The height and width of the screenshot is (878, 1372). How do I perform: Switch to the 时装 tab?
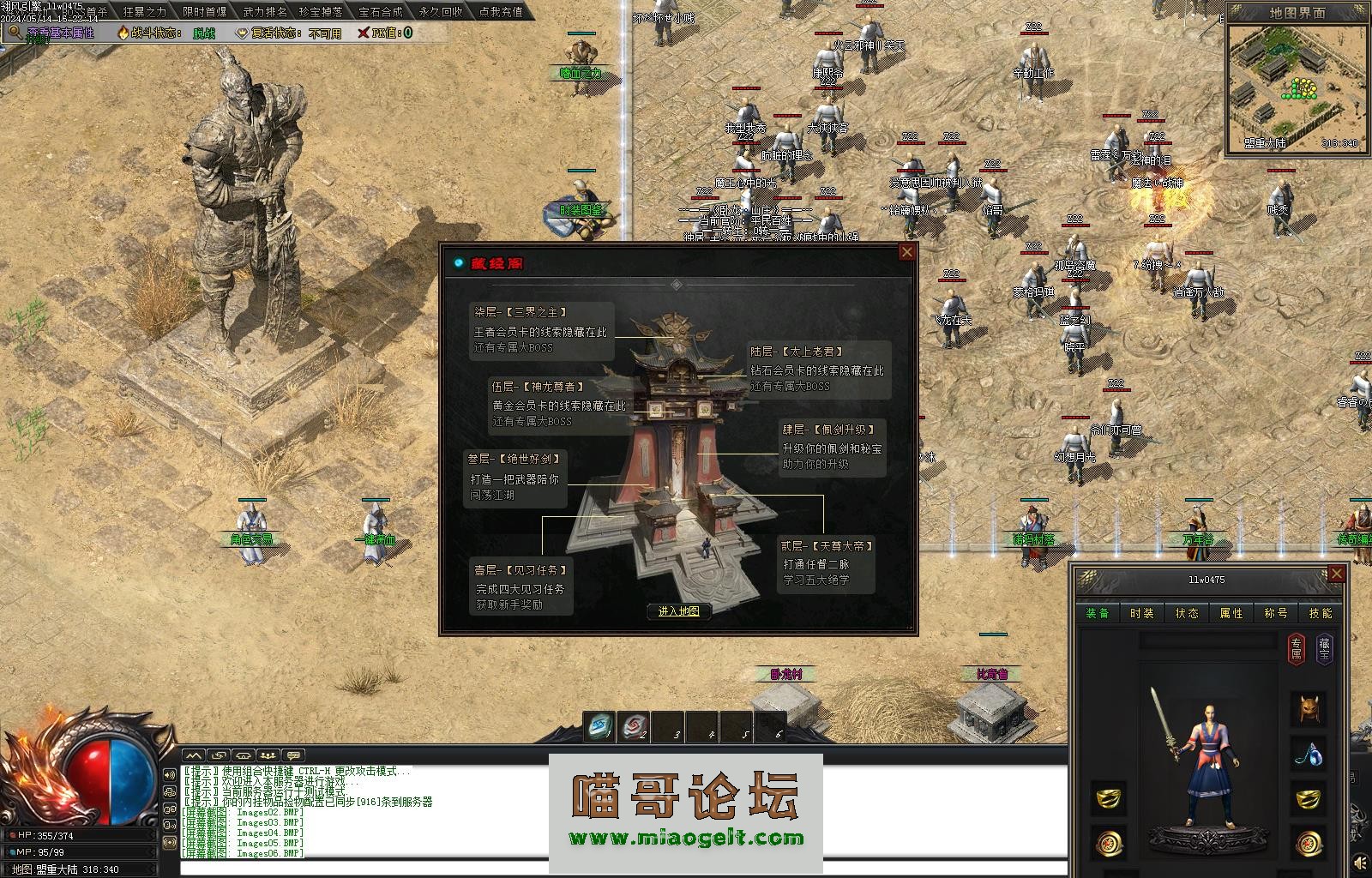point(1142,613)
